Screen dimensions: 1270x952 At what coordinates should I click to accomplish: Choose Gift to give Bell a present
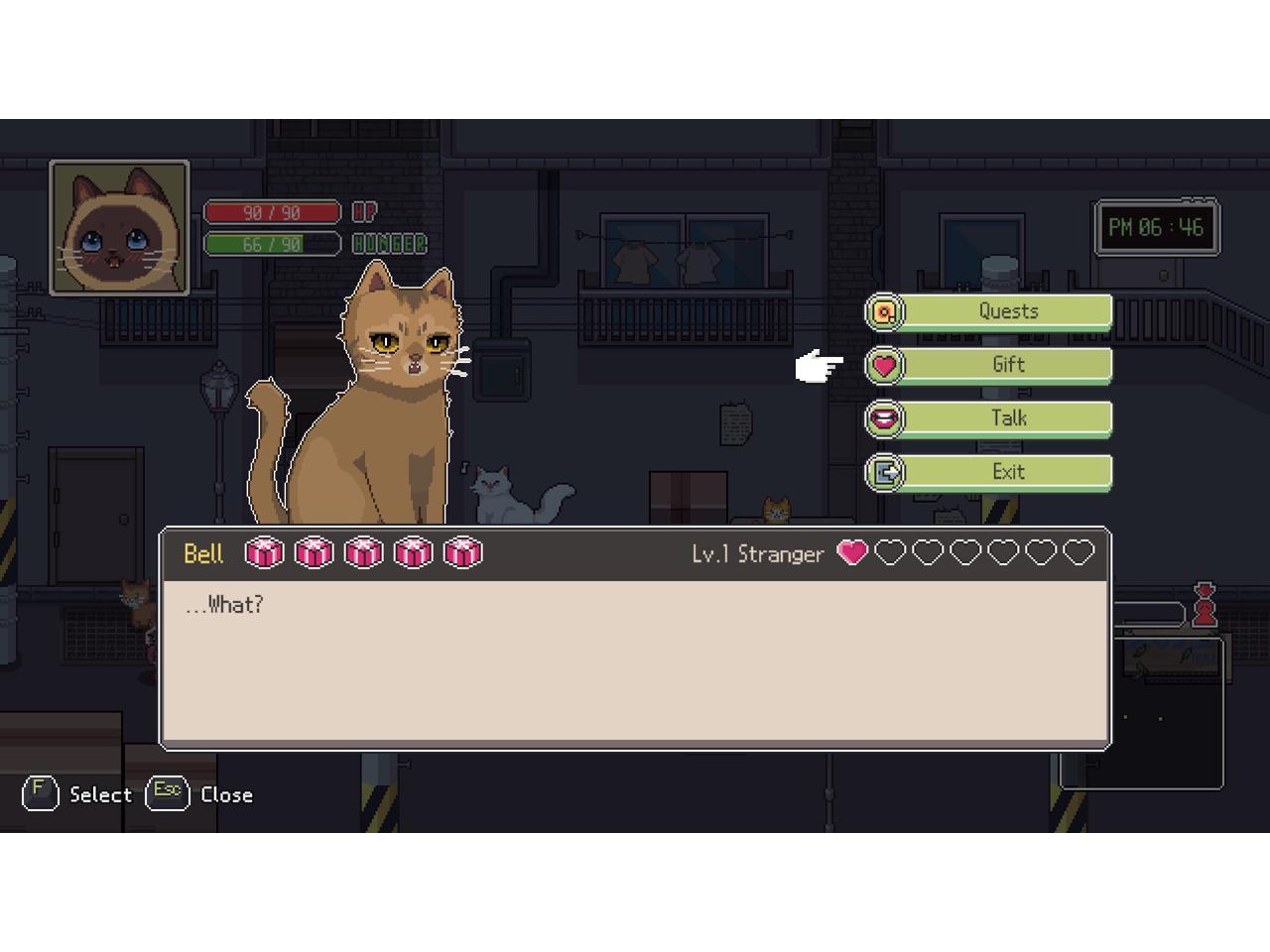1007,365
